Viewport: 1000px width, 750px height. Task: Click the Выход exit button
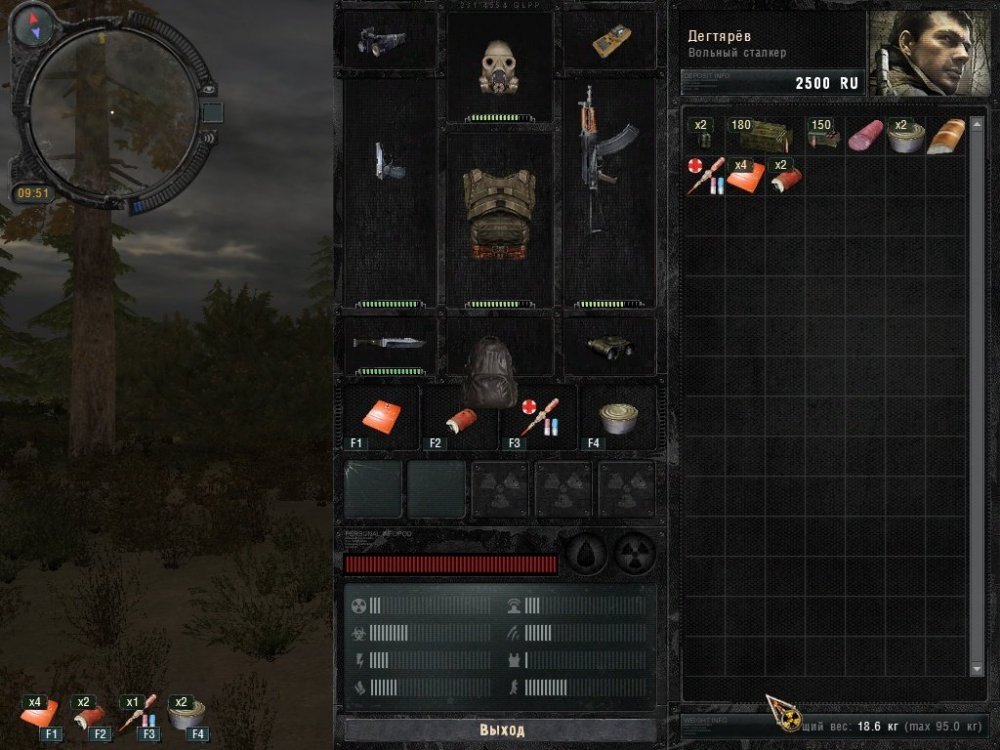coord(501,730)
